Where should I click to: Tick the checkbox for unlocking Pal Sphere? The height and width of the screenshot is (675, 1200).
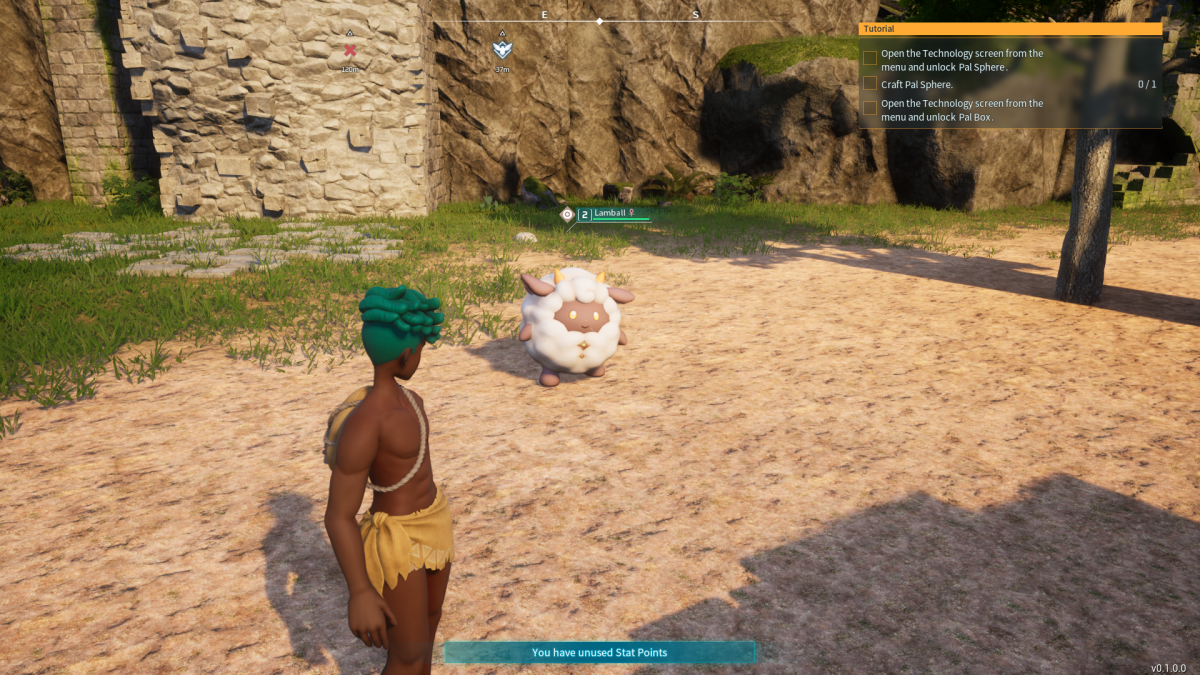pyautogui.click(x=870, y=59)
